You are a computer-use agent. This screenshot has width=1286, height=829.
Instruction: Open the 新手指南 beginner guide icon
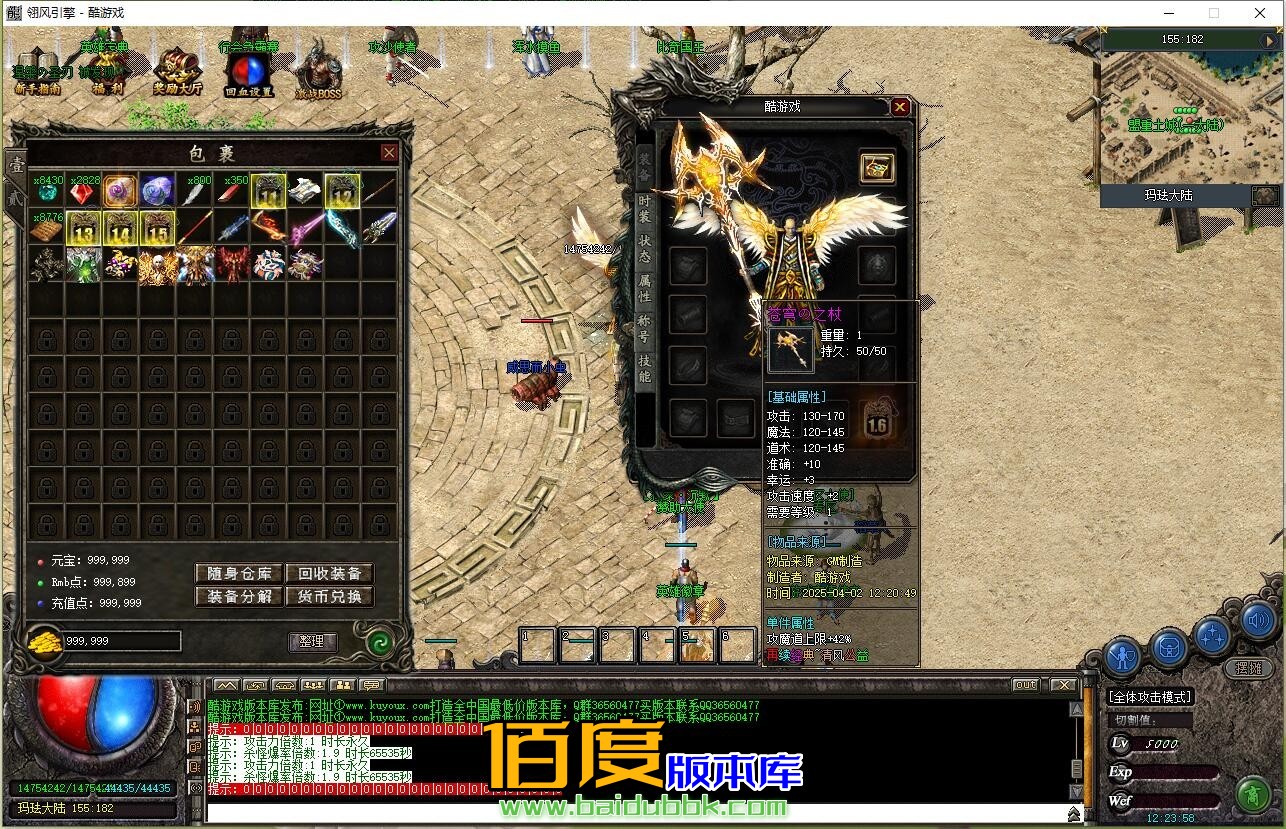[x=37, y=70]
